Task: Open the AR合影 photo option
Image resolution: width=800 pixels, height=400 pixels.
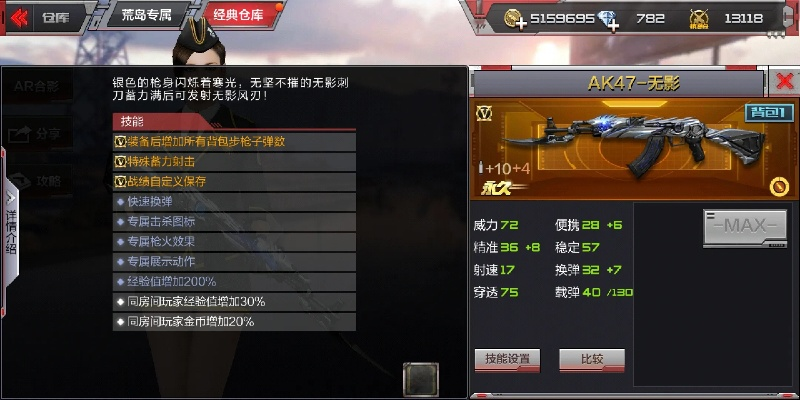Action: click(37, 87)
